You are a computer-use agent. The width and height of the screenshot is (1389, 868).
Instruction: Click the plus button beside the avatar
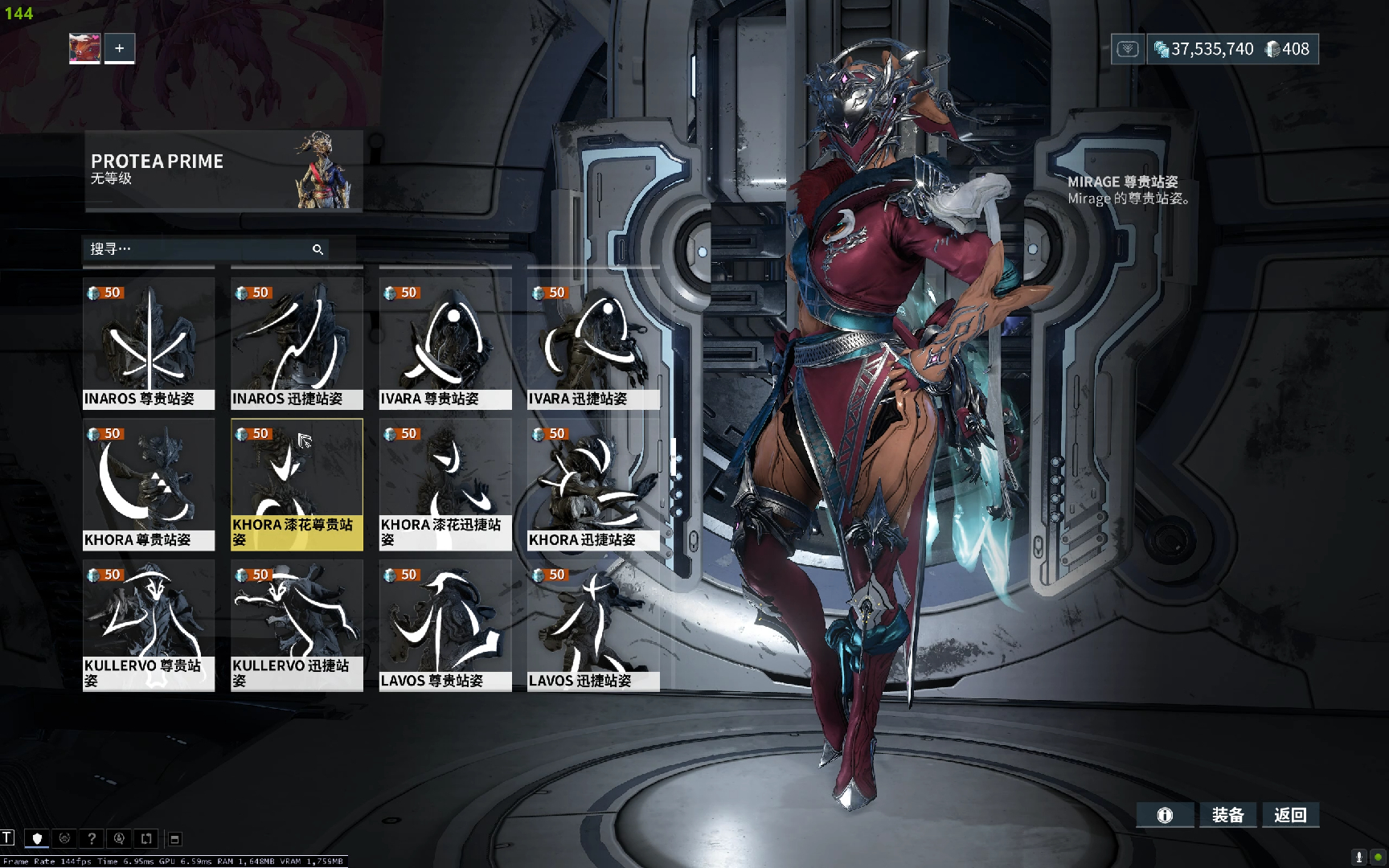pyautogui.click(x=119, y=48)
